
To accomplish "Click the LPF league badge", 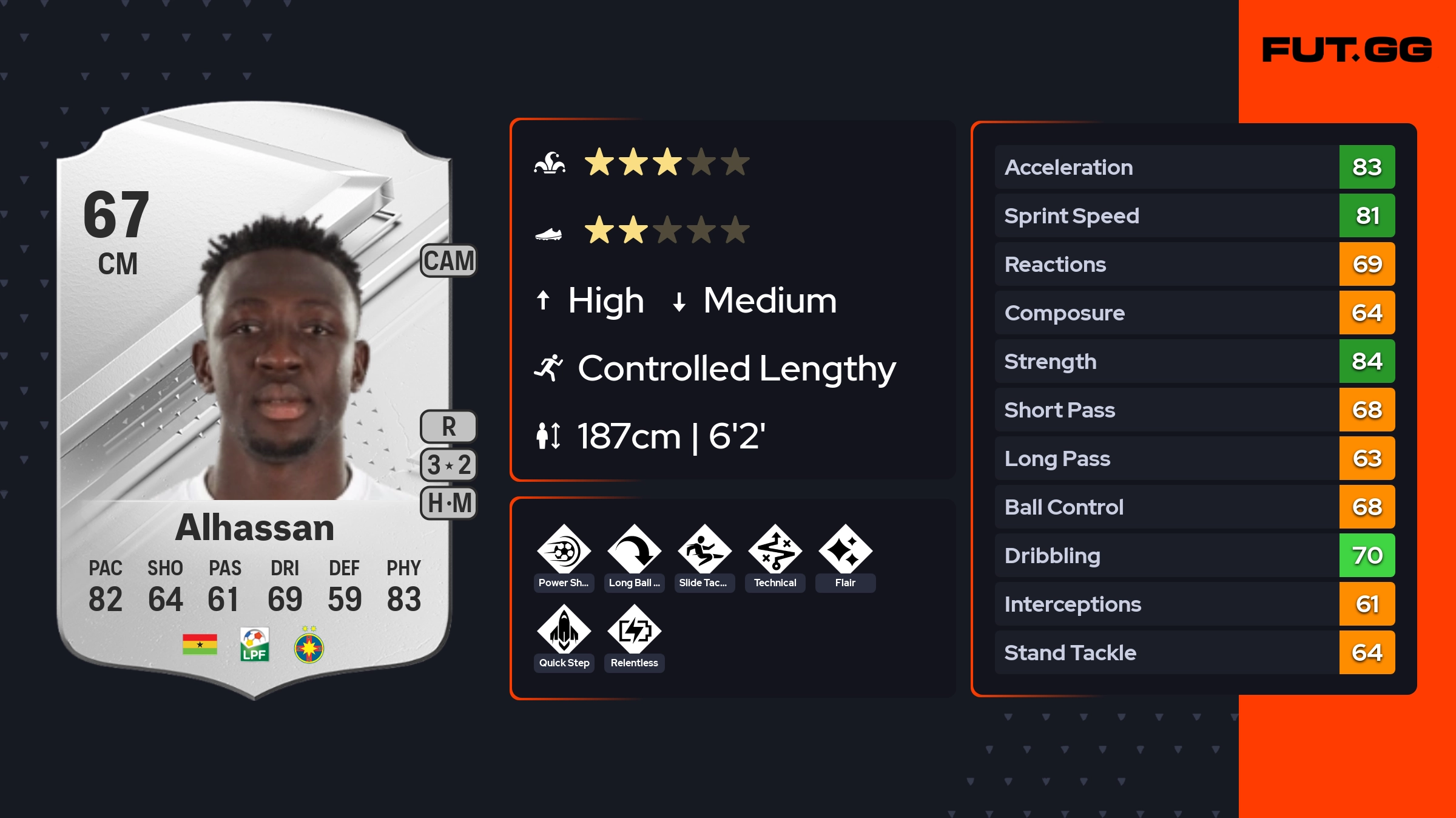I will pos(254,644).
